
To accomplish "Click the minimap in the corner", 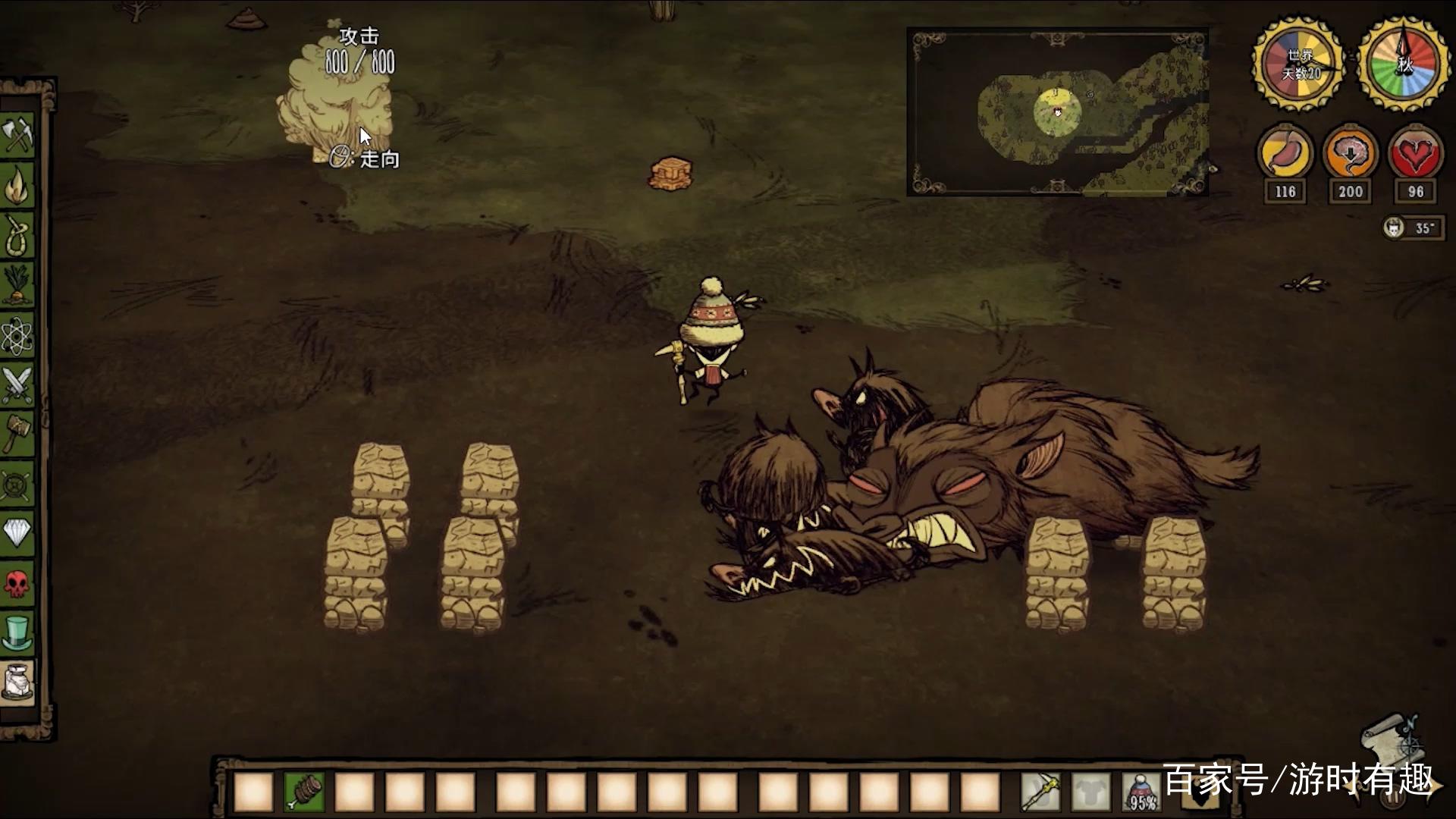I will (1057, 112).
